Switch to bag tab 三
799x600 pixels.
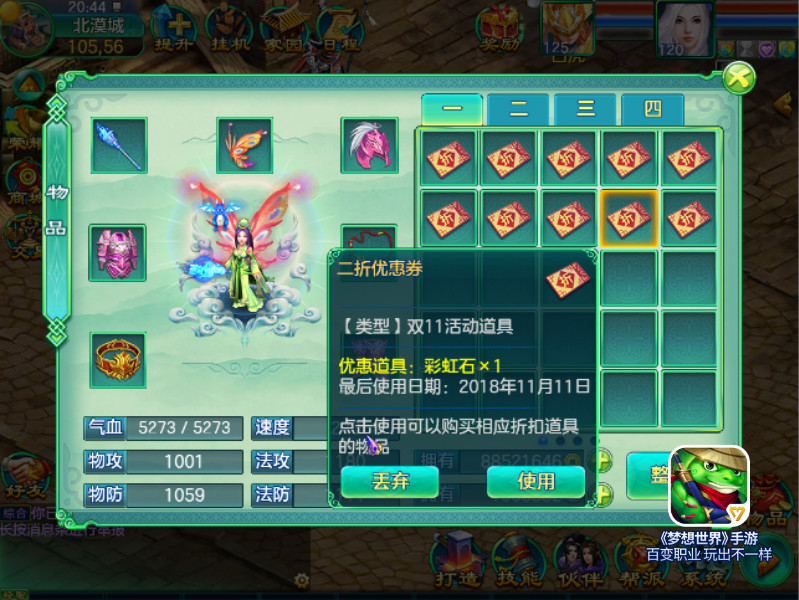tap(585, 110)
